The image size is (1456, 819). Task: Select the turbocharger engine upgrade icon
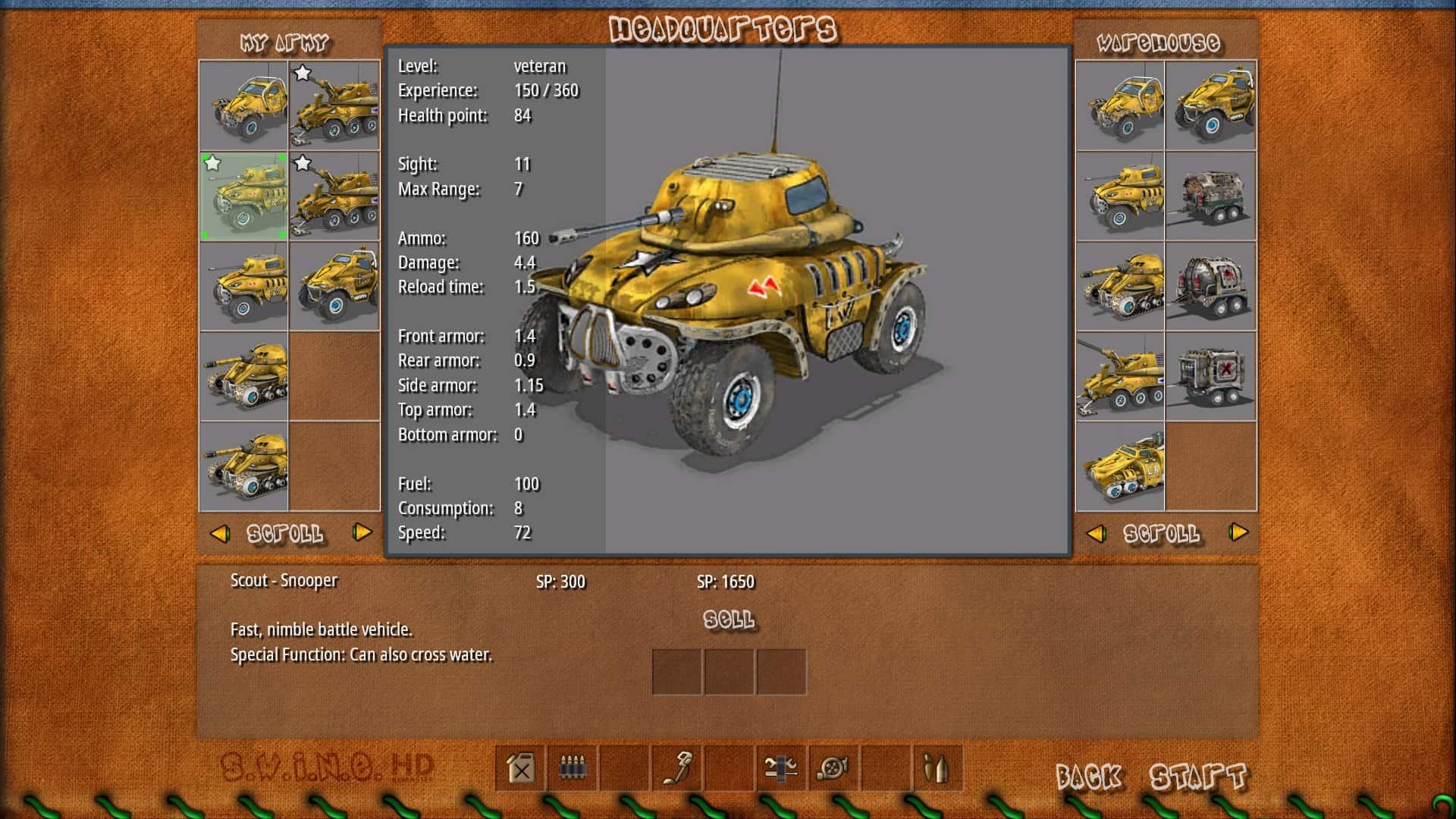[833, 769]
